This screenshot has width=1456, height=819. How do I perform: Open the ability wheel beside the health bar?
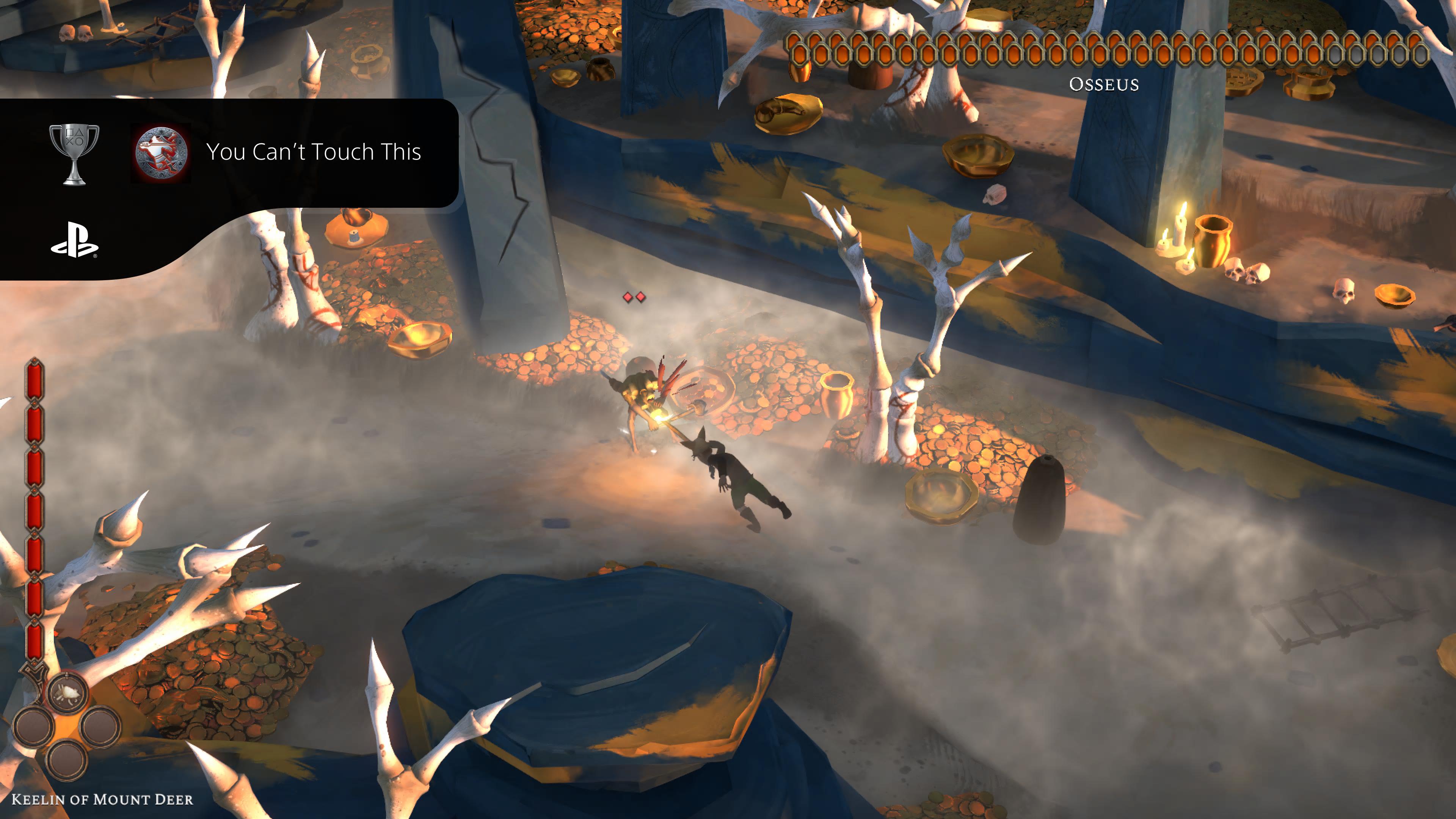[x=67, y=726]
